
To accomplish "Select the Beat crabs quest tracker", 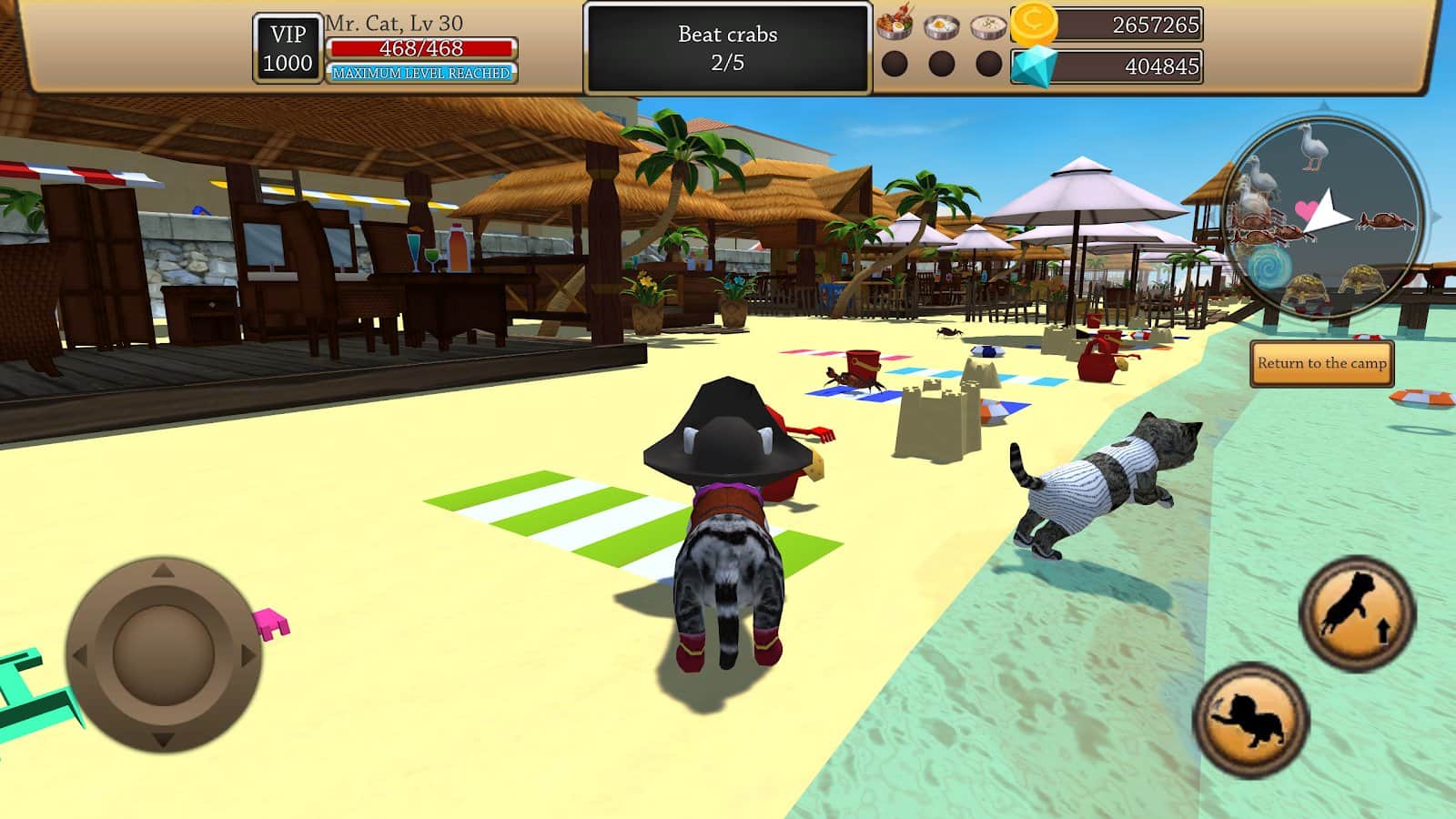I will (x=727, y=48).
